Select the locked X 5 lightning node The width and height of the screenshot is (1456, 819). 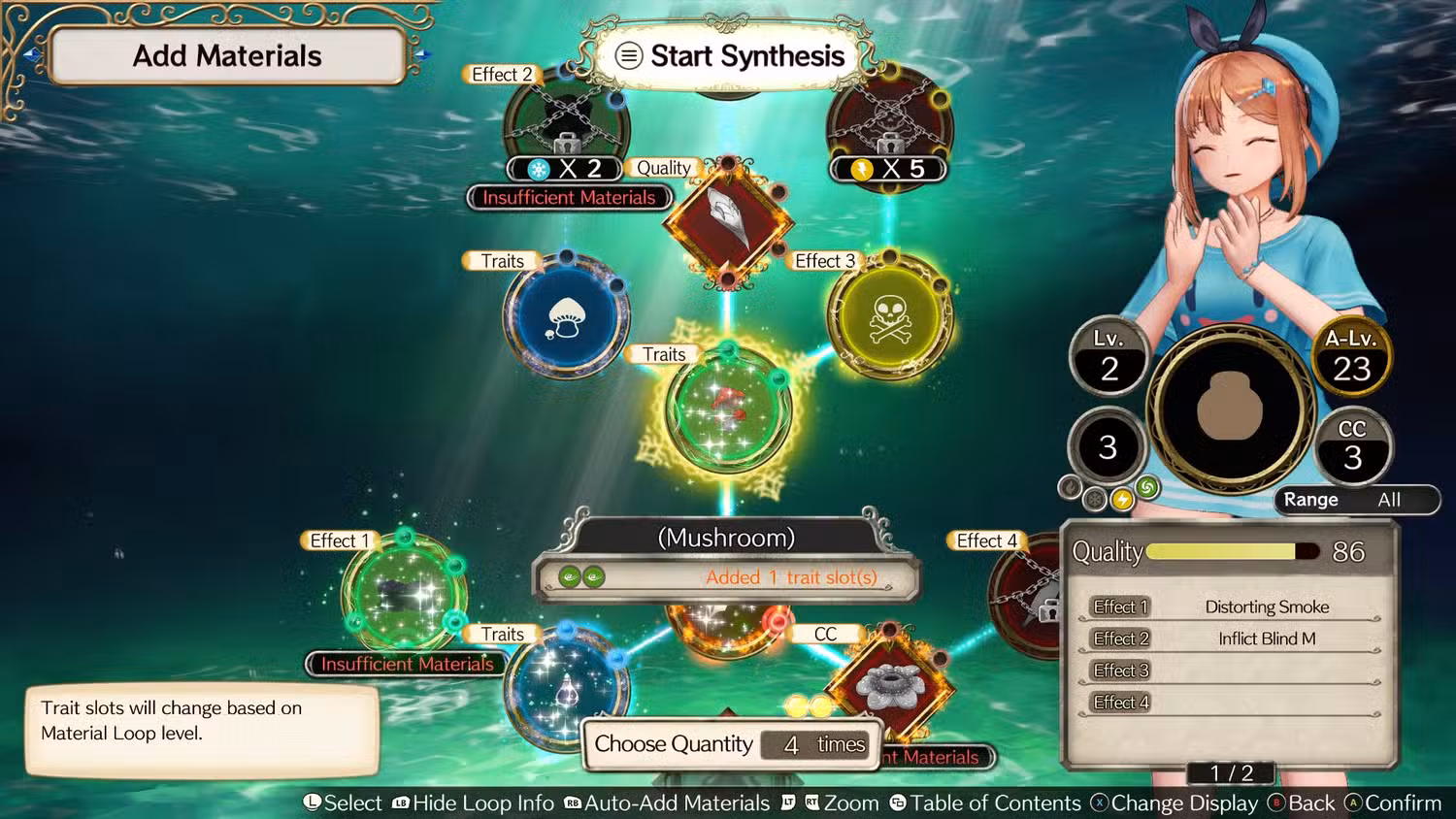click(889, 121)
